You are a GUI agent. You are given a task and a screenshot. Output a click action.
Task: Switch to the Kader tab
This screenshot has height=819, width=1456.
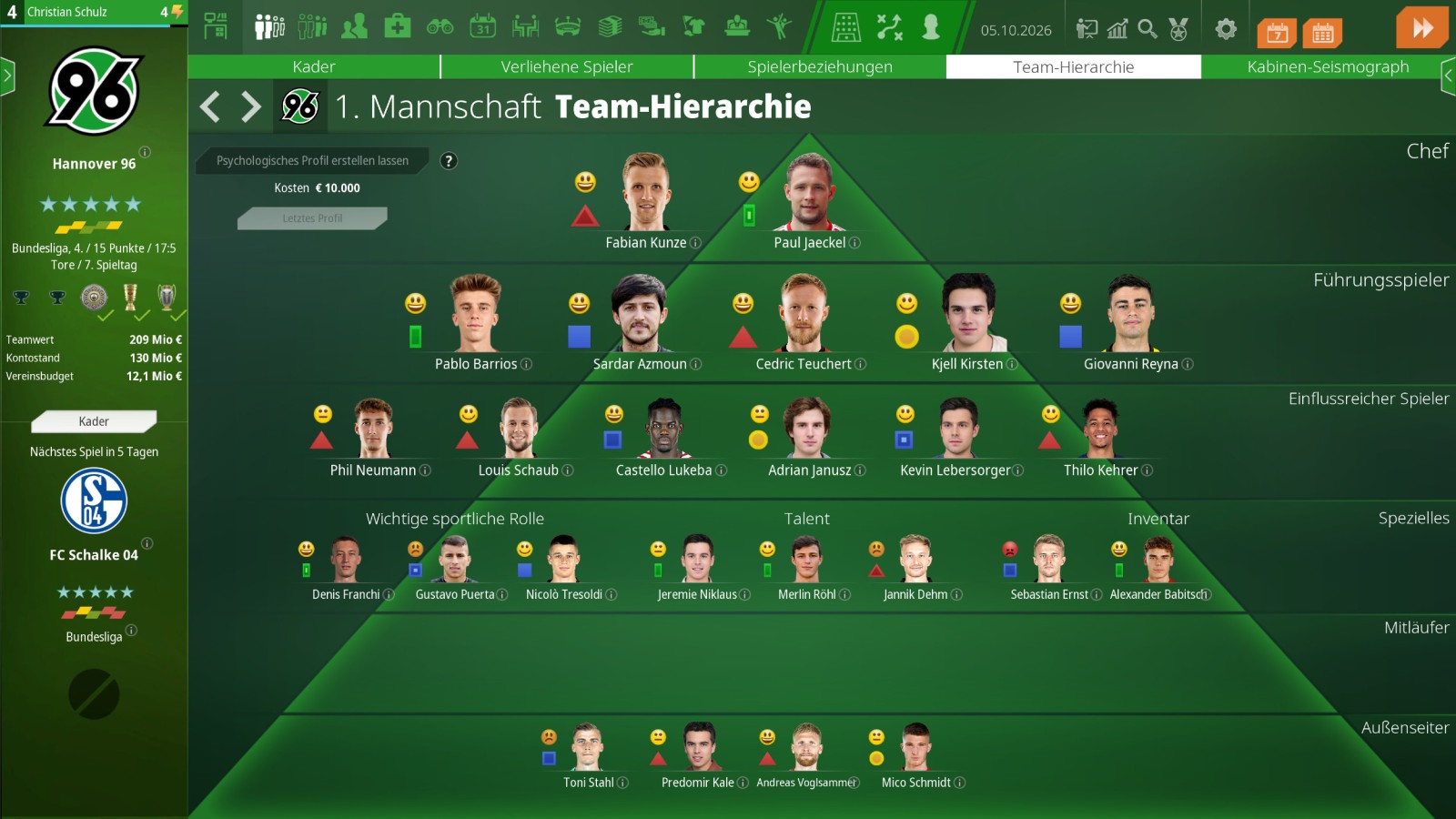point(313,66)
